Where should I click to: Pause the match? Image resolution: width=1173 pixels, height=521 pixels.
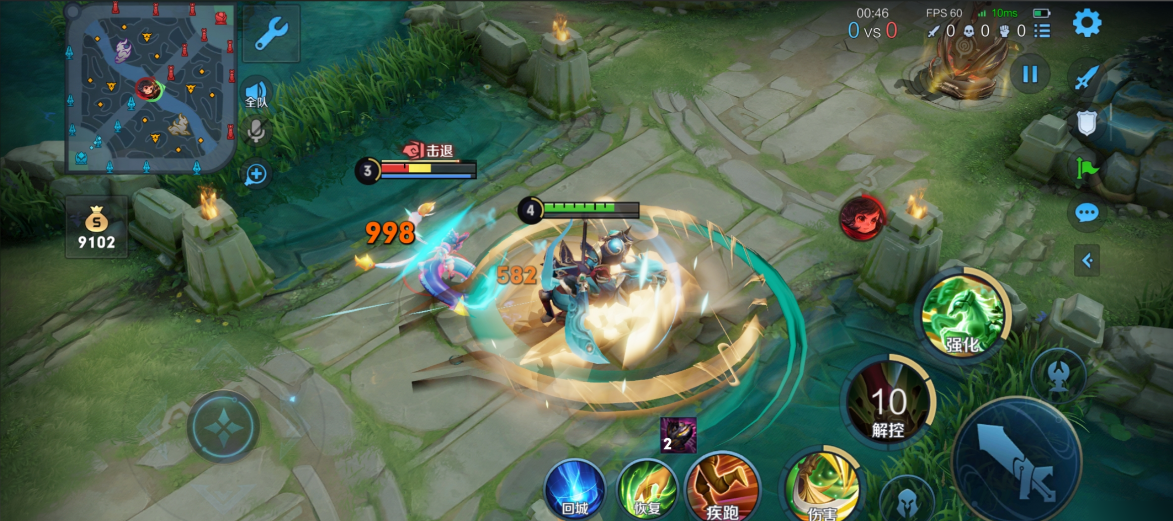pos(1030,73)
